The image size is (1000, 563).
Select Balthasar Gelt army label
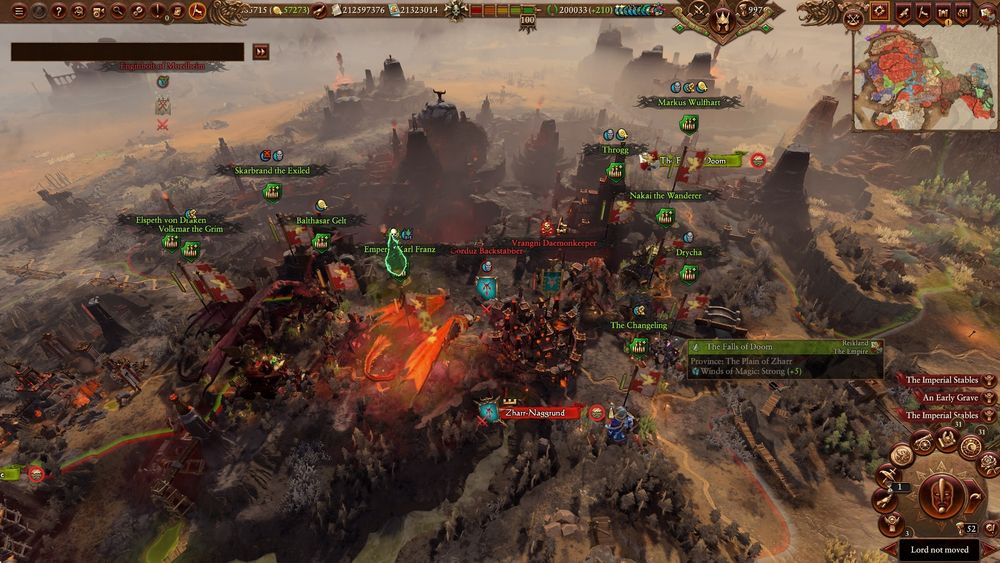tap(324, 220)
